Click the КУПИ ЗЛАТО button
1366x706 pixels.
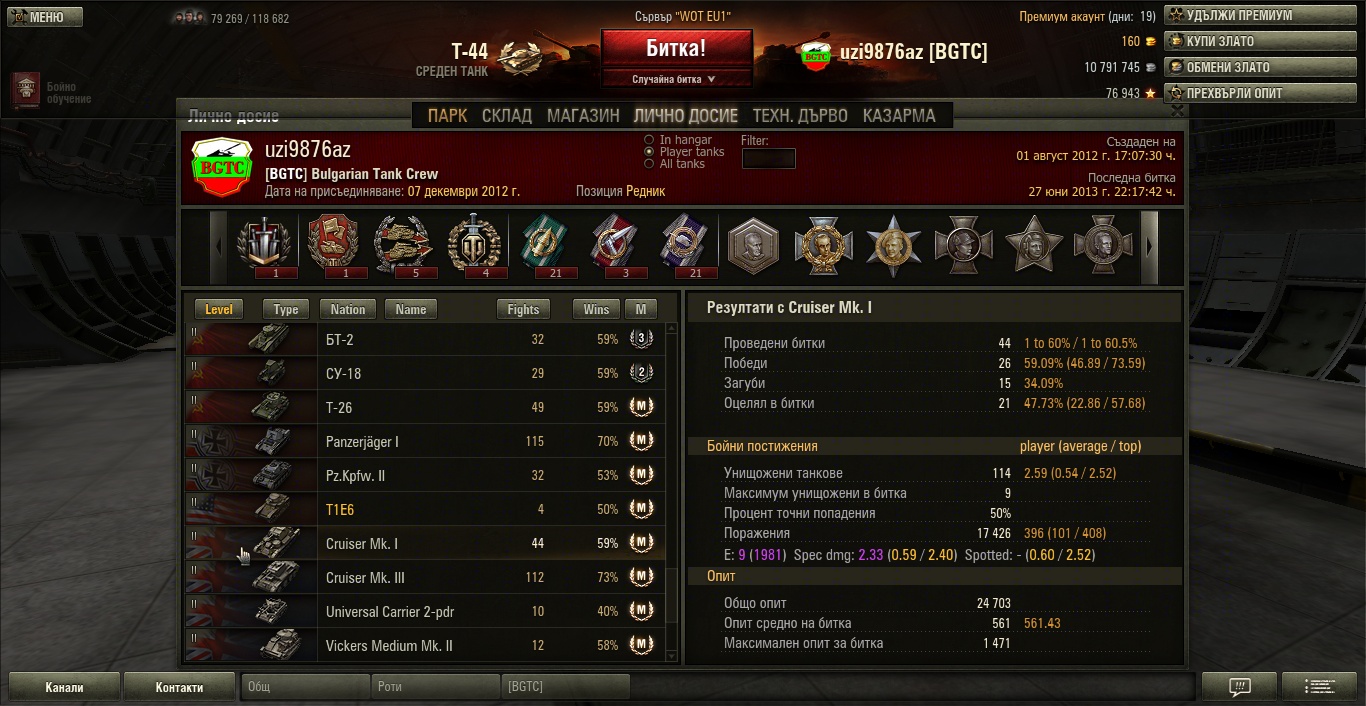tap(1223, 41)
